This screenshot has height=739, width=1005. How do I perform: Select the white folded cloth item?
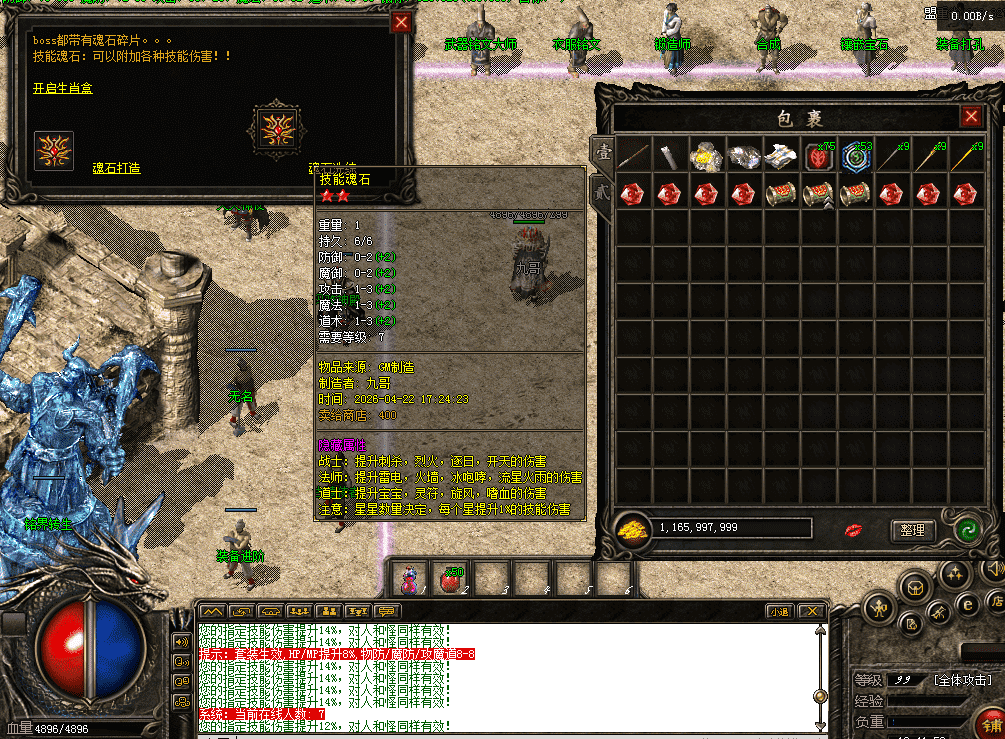click(780, 156)
